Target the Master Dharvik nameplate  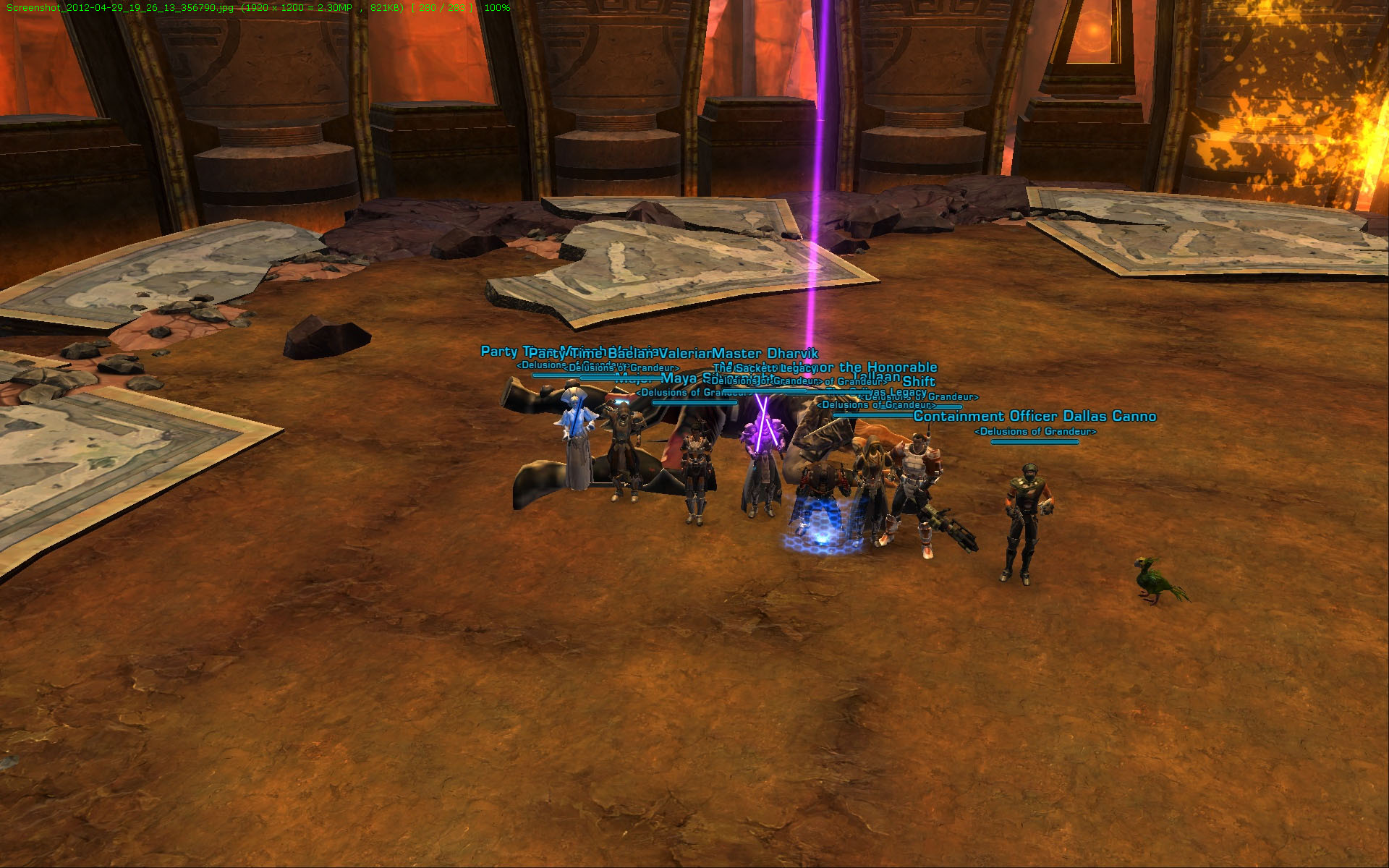(765, 354)
